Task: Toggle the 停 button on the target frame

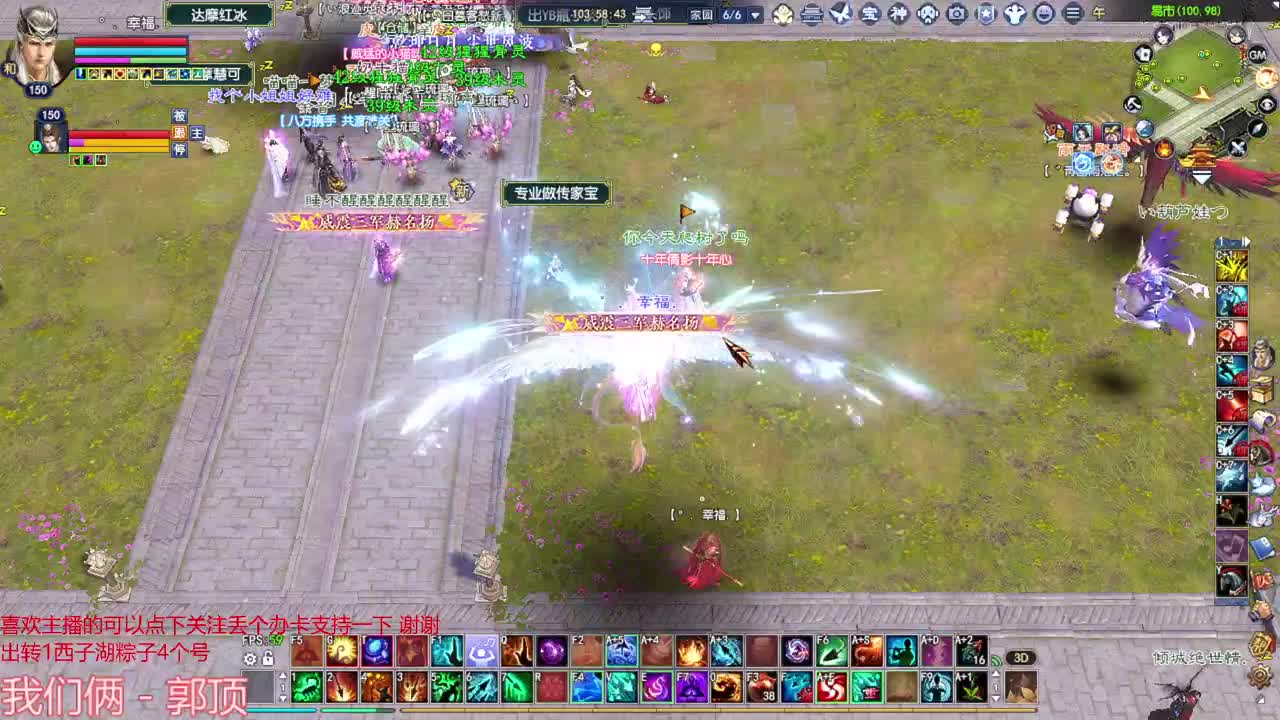Action: coord(180,148)
